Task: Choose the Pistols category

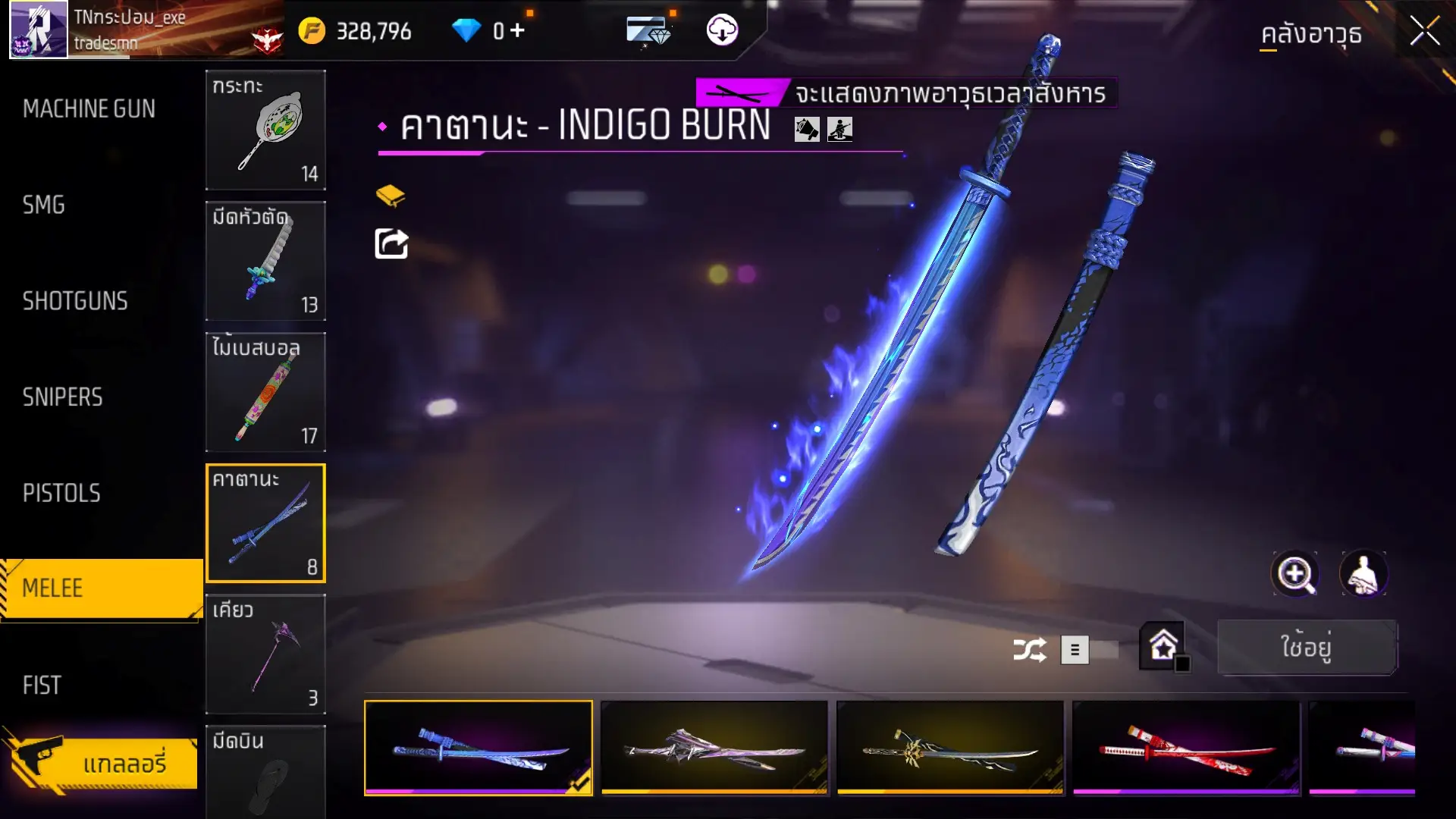Action: (61, 494)
